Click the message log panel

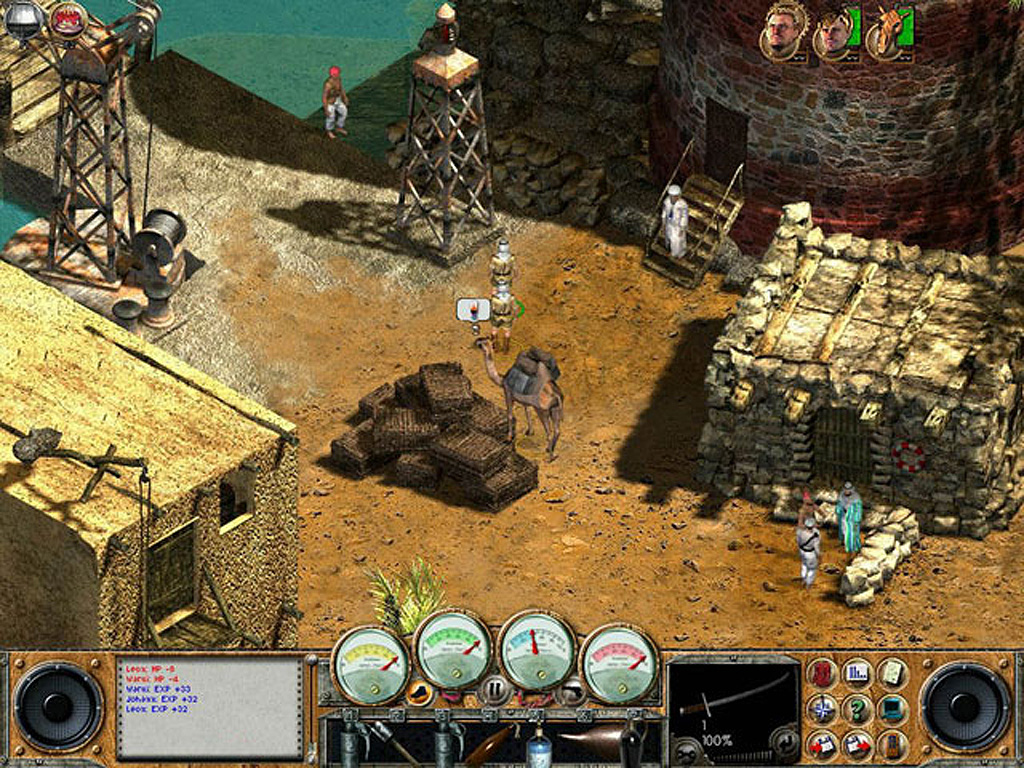click(x=210, y=707)
